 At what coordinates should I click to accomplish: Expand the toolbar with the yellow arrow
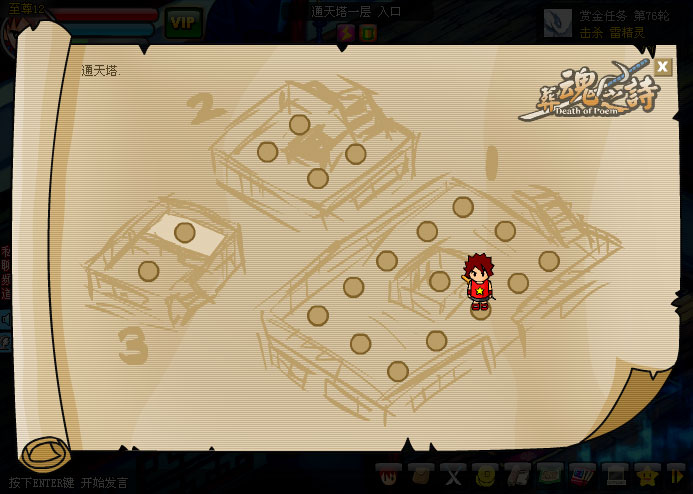pos(677,474)
